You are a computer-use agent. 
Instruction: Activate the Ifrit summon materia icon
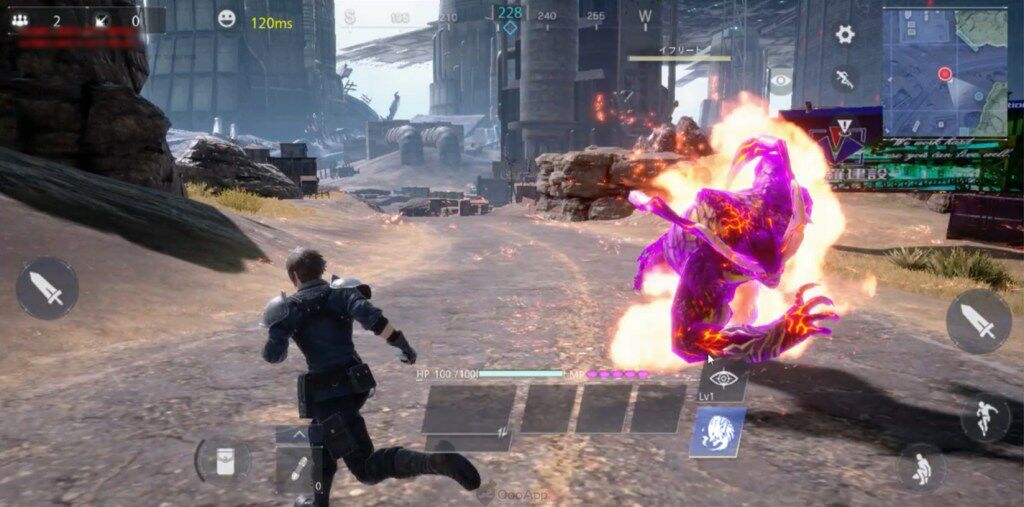718,432
